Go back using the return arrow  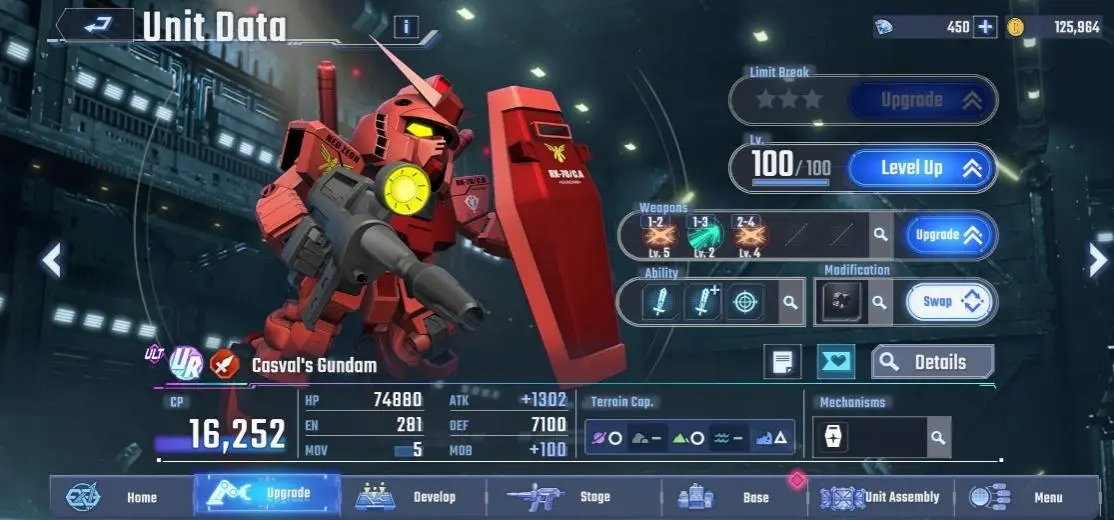pos(96,27)
